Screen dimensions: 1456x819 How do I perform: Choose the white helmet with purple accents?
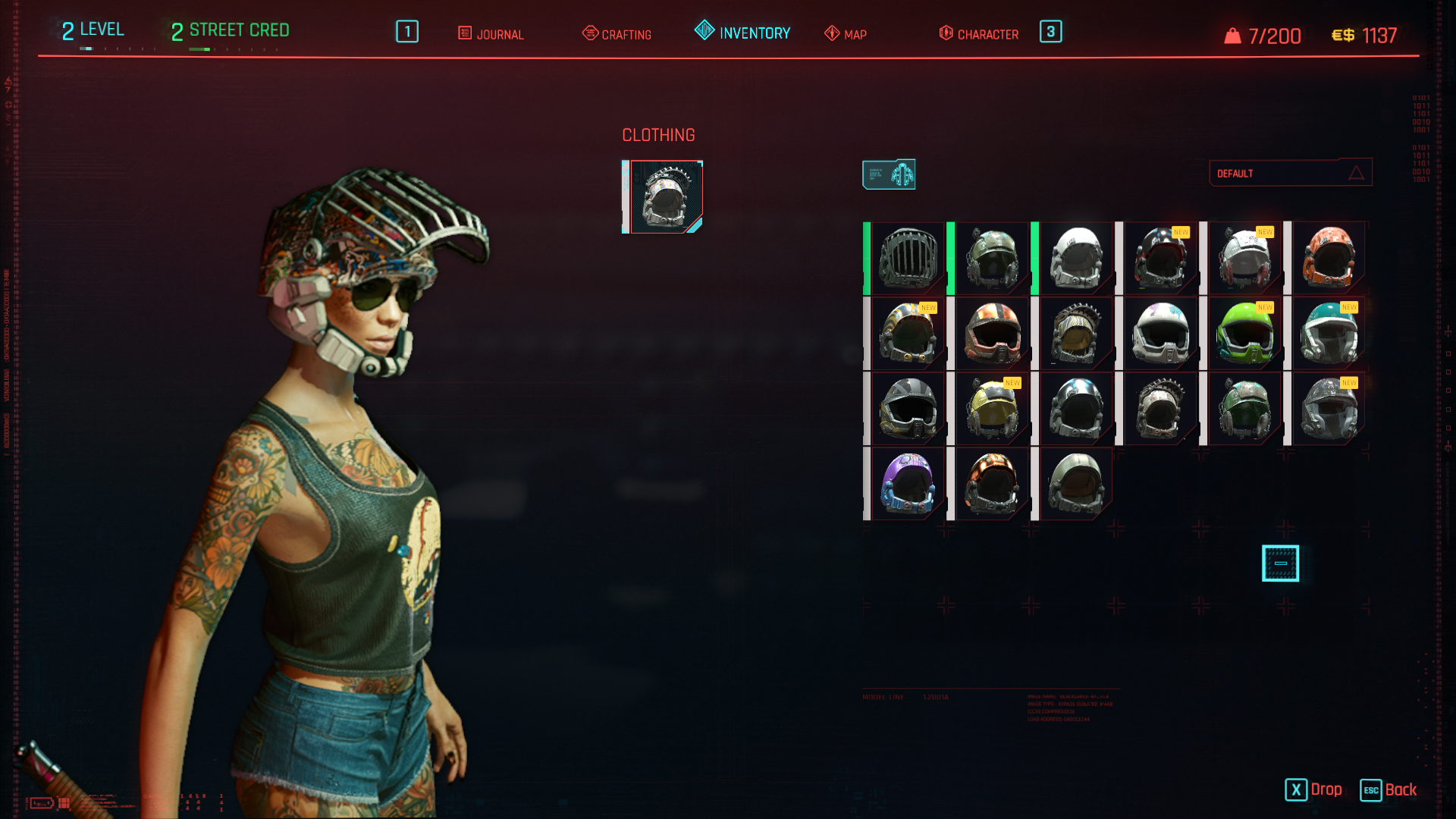(x=1160, y=334)
